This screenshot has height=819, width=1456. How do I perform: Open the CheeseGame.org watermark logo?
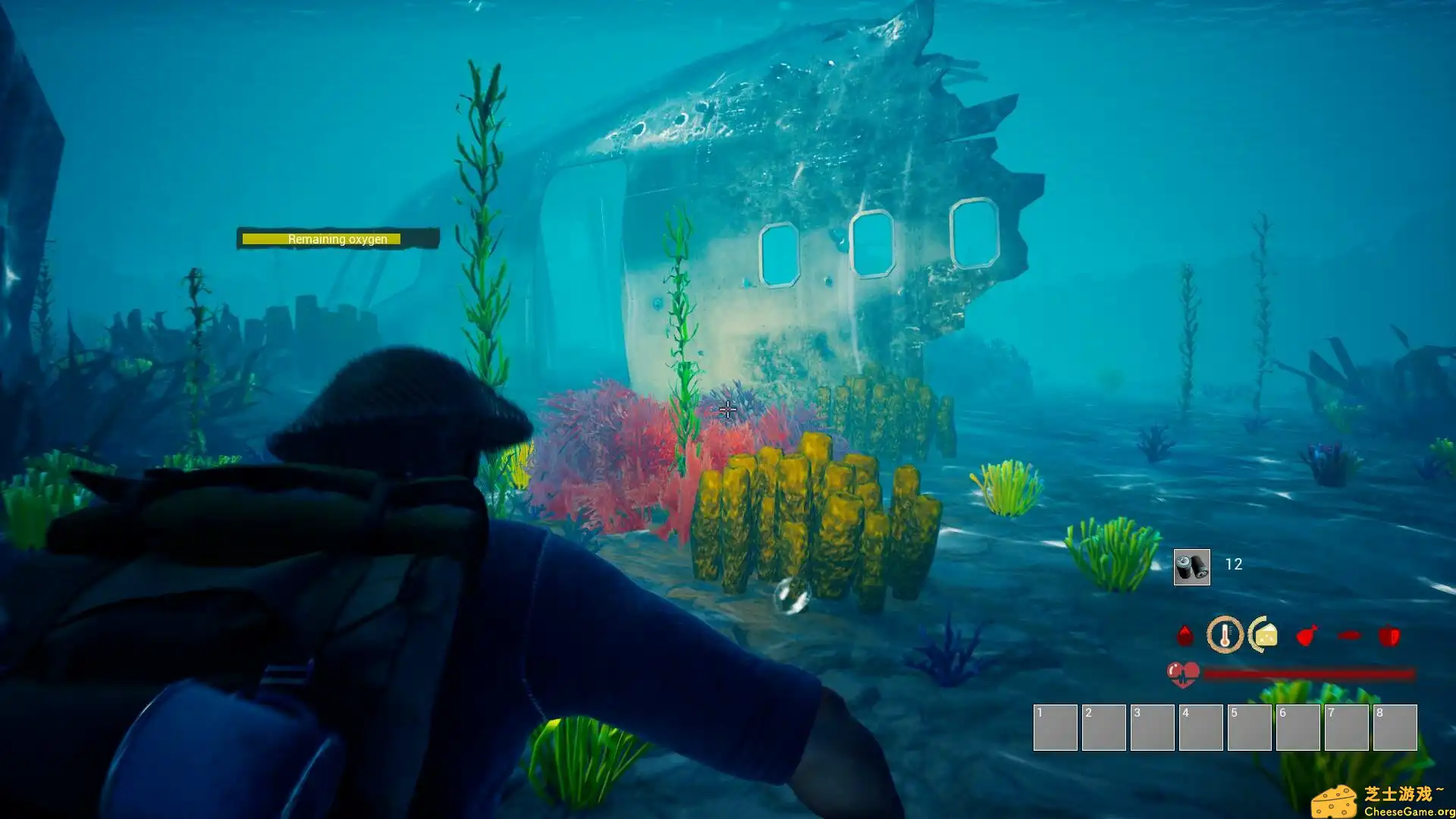point(1382,802)
